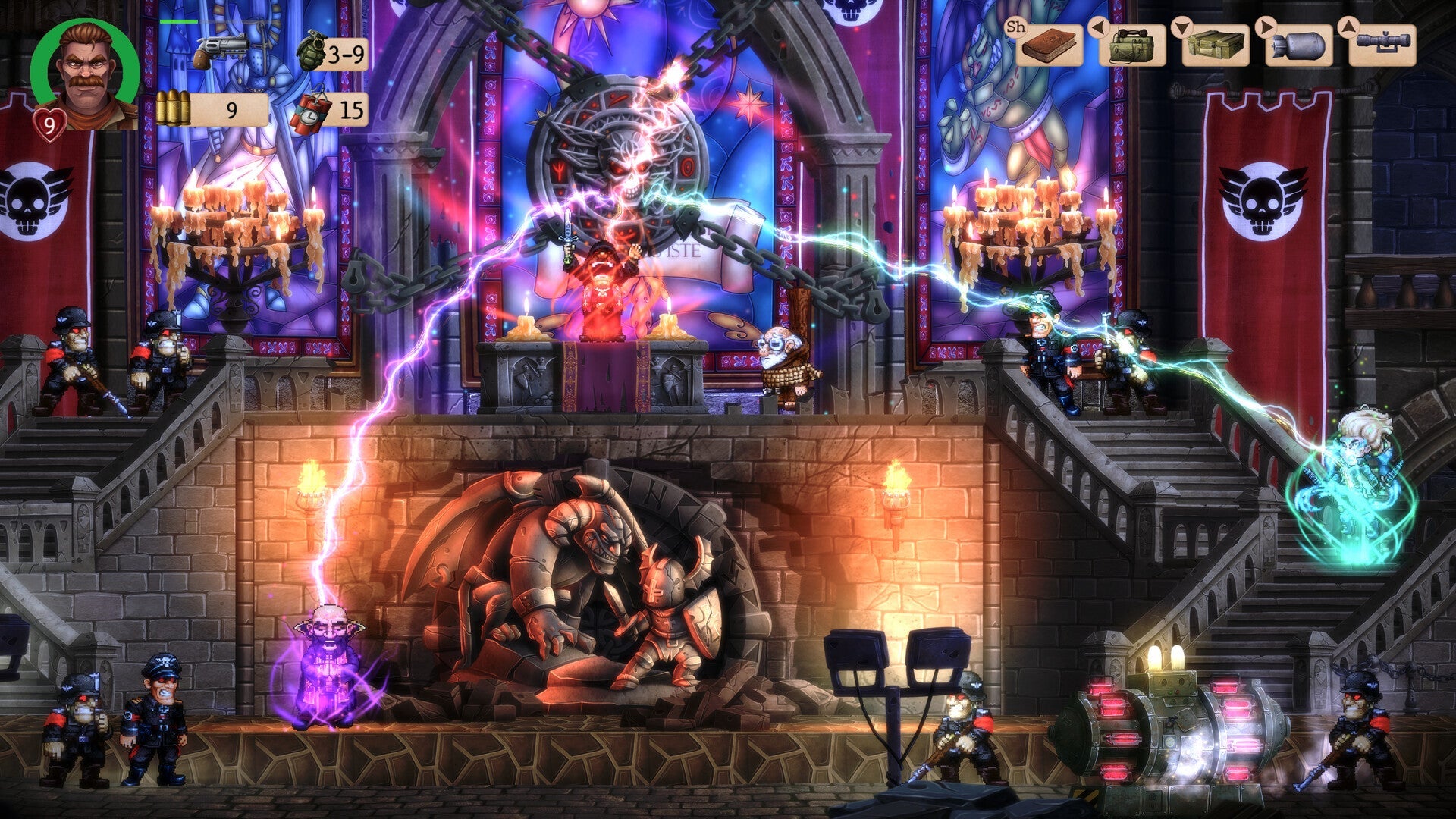Click the down-arrow badge on the crate slot
The image size is (1456, 819).
1182,27
